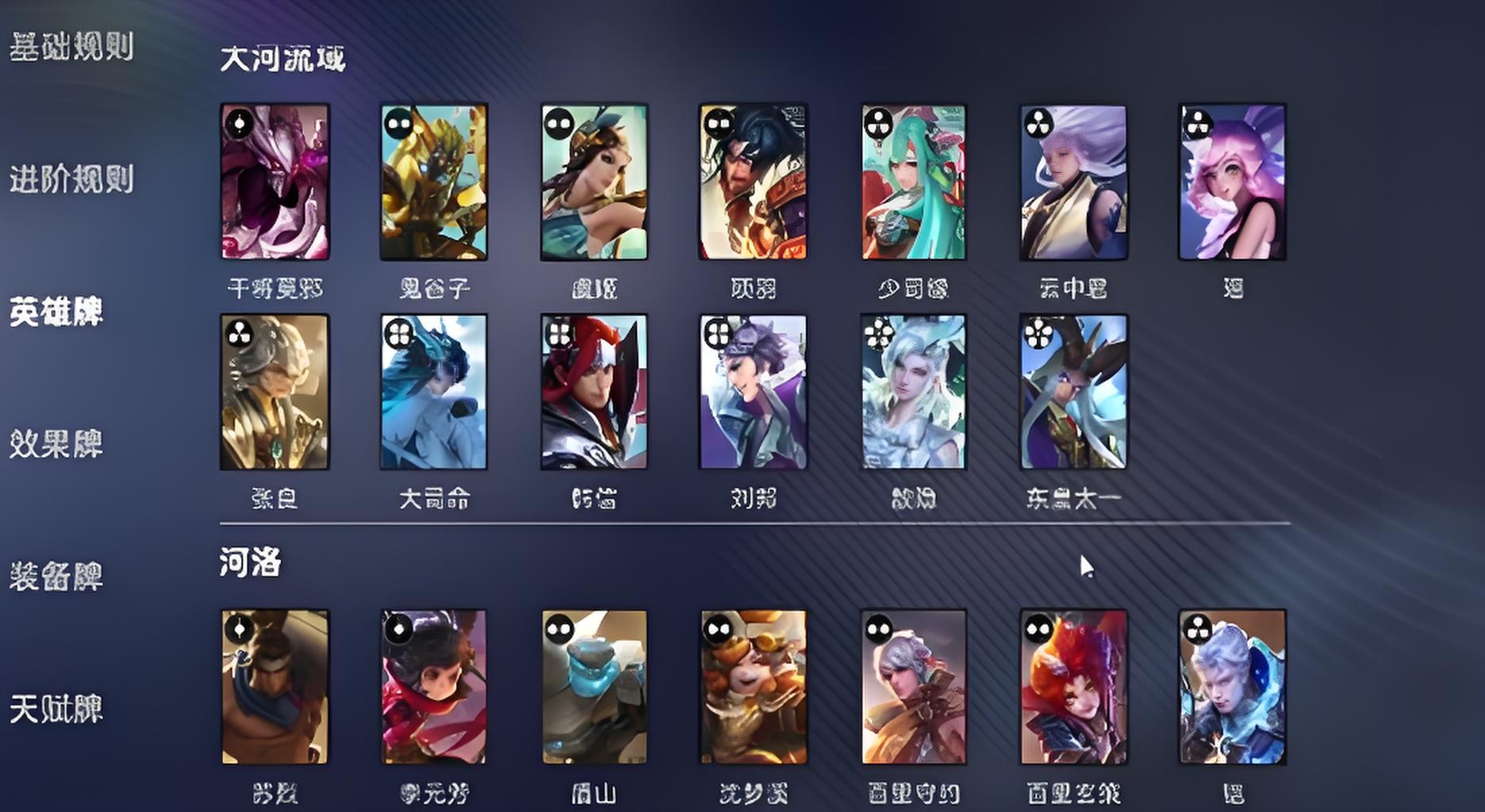Switch to 天赋牌 cards

[x=56, y=709]
